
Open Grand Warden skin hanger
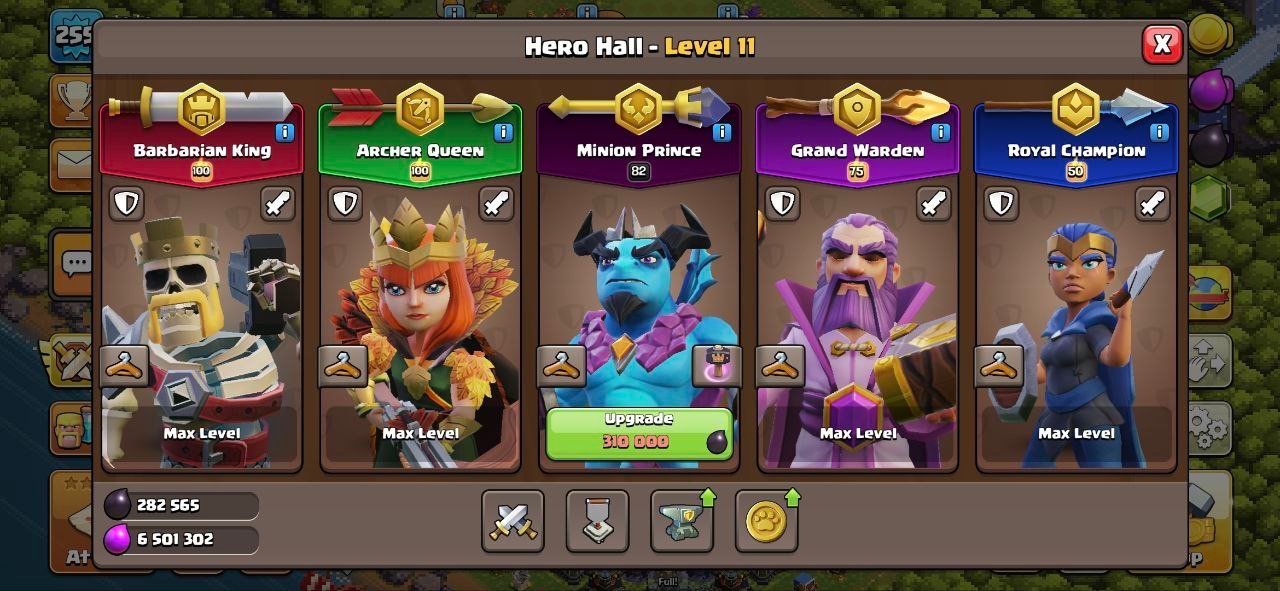tap(780, 367)
